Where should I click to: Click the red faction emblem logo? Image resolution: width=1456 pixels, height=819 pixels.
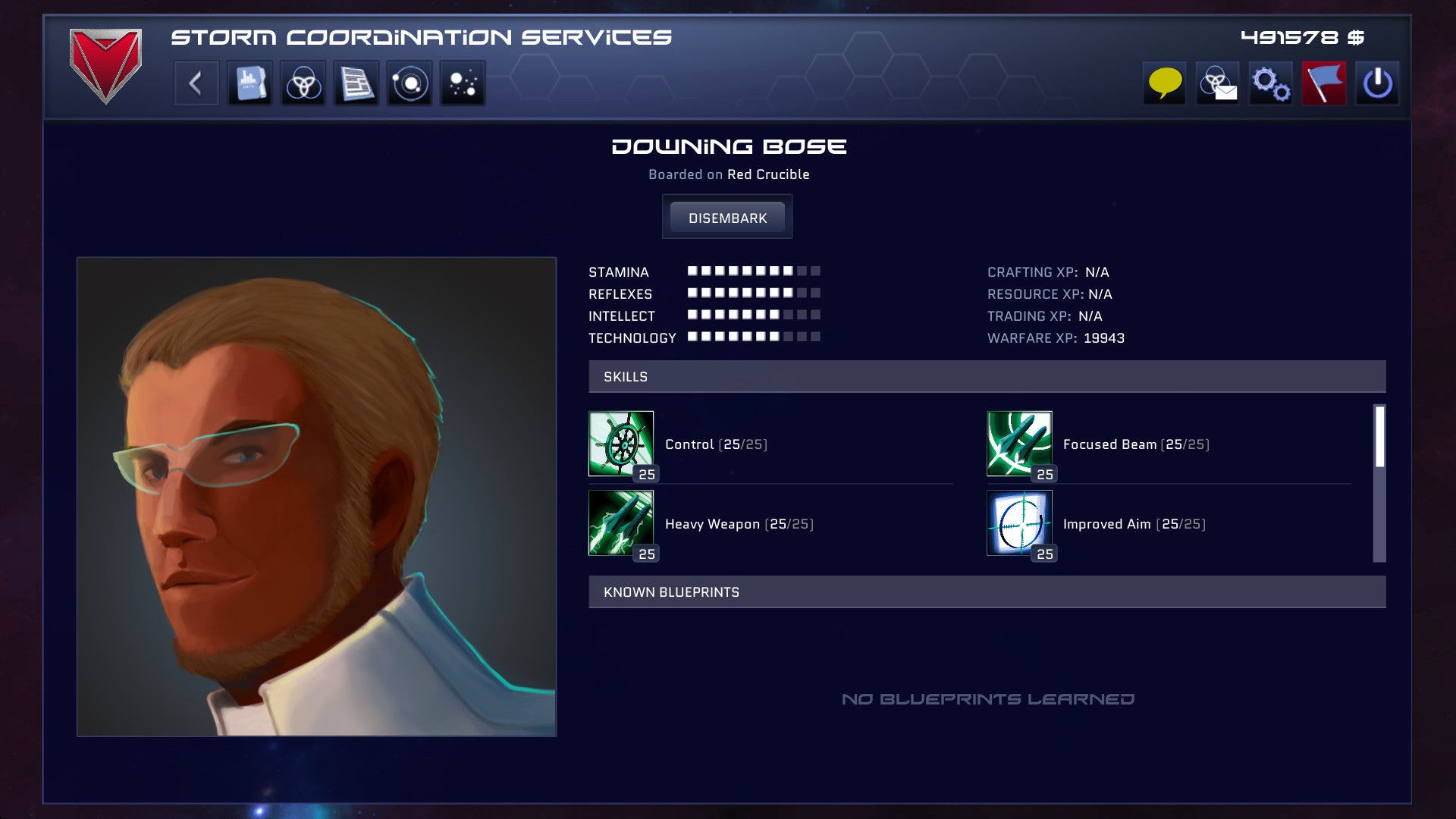[105, 65]
